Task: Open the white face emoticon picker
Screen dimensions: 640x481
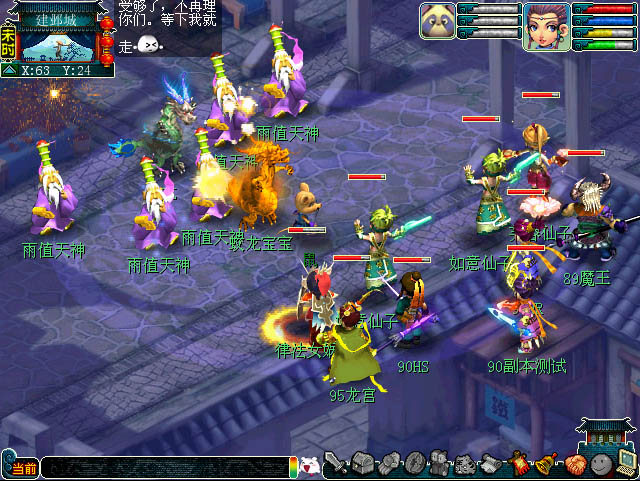Action: pyautogui.click(x=310, y=466)
